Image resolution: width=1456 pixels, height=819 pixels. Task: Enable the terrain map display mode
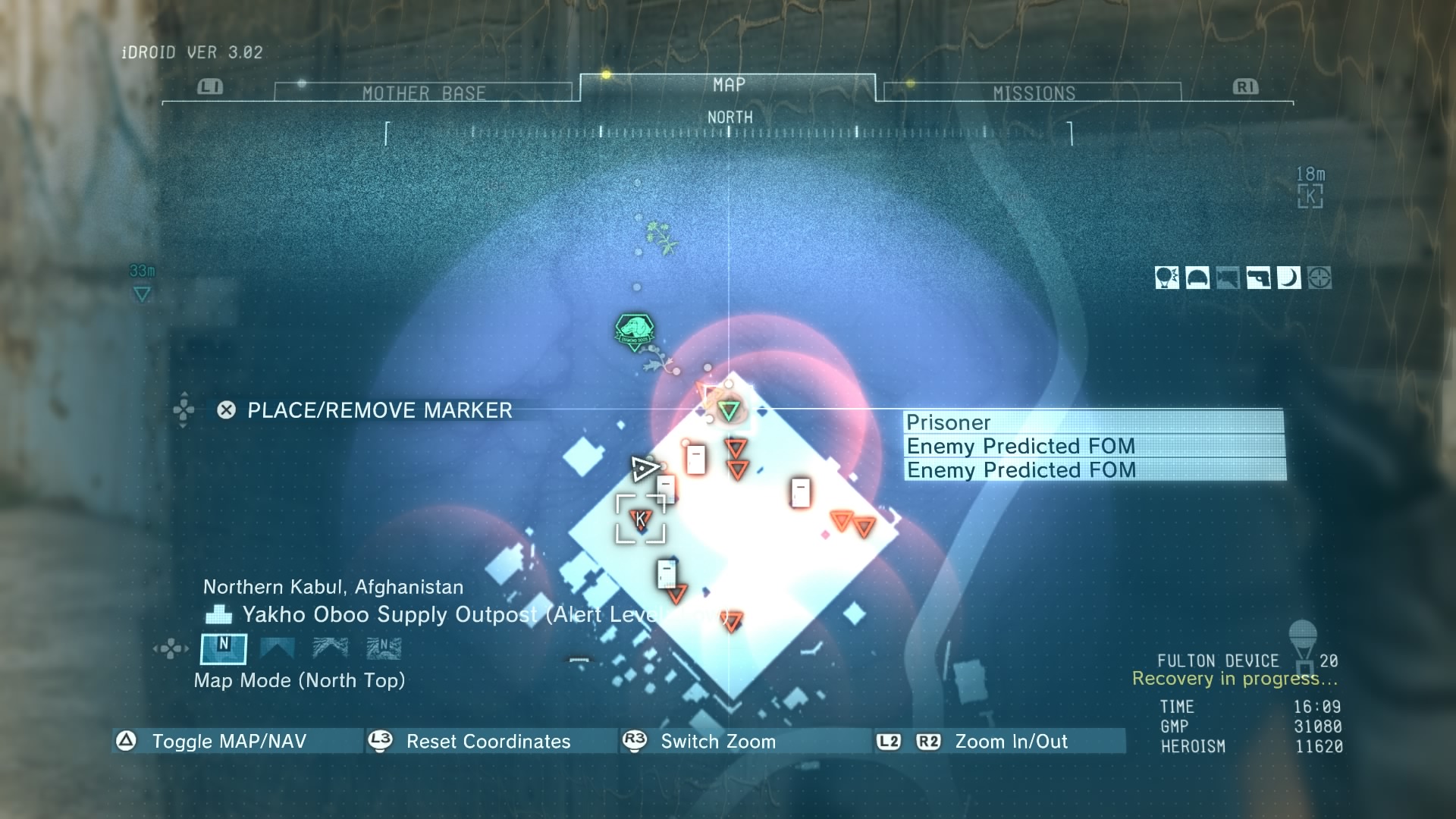coord(330,648)
